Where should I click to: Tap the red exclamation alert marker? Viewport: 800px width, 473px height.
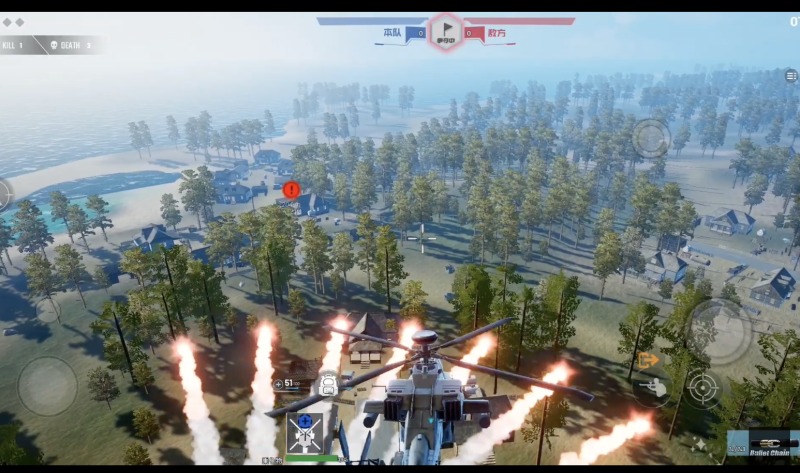click(x=291, y=189)
